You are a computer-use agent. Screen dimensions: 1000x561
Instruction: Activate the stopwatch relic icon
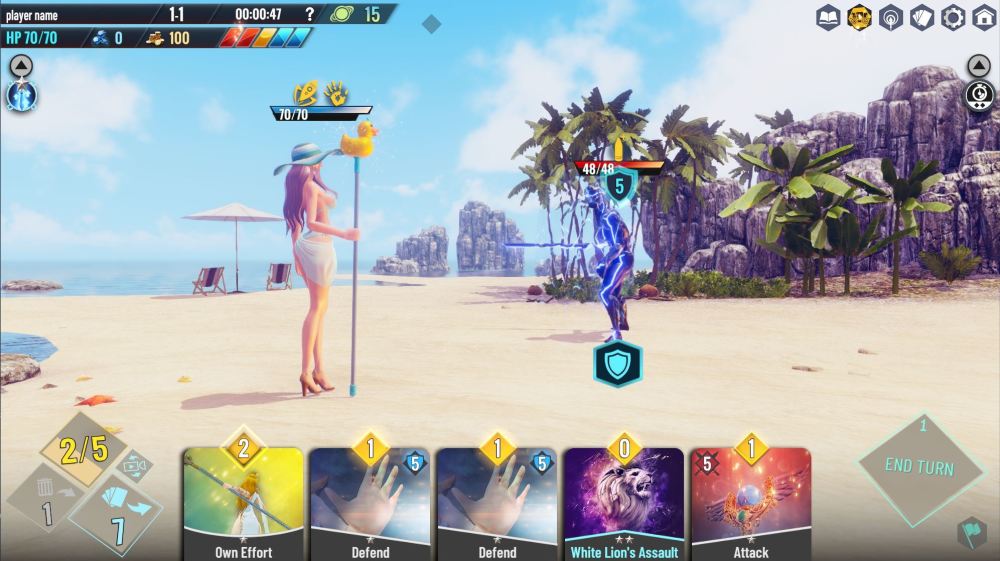(979, 95)
